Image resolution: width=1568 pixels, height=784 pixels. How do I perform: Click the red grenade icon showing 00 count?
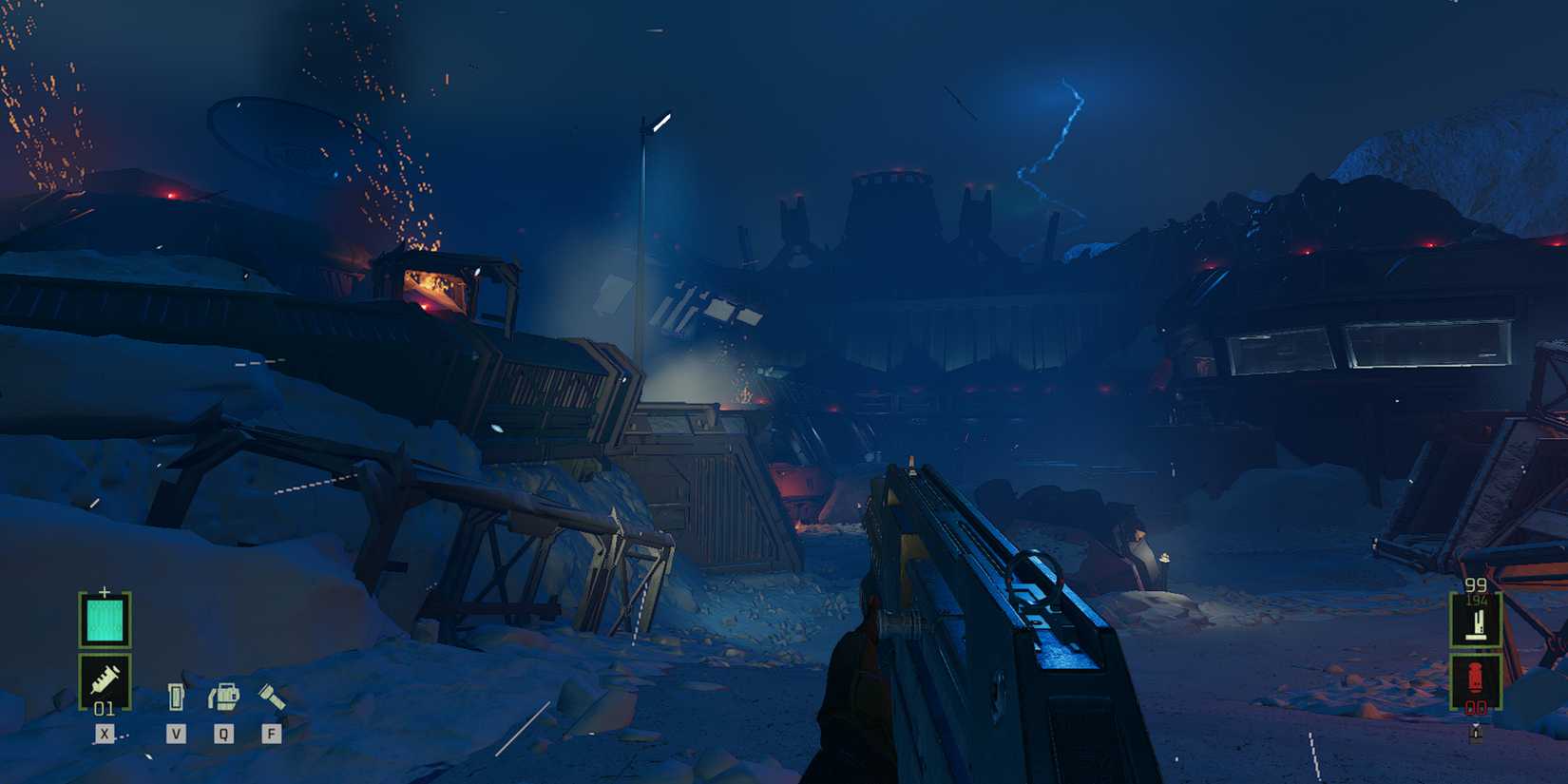pyautogui.click(x=1477, y=677)
